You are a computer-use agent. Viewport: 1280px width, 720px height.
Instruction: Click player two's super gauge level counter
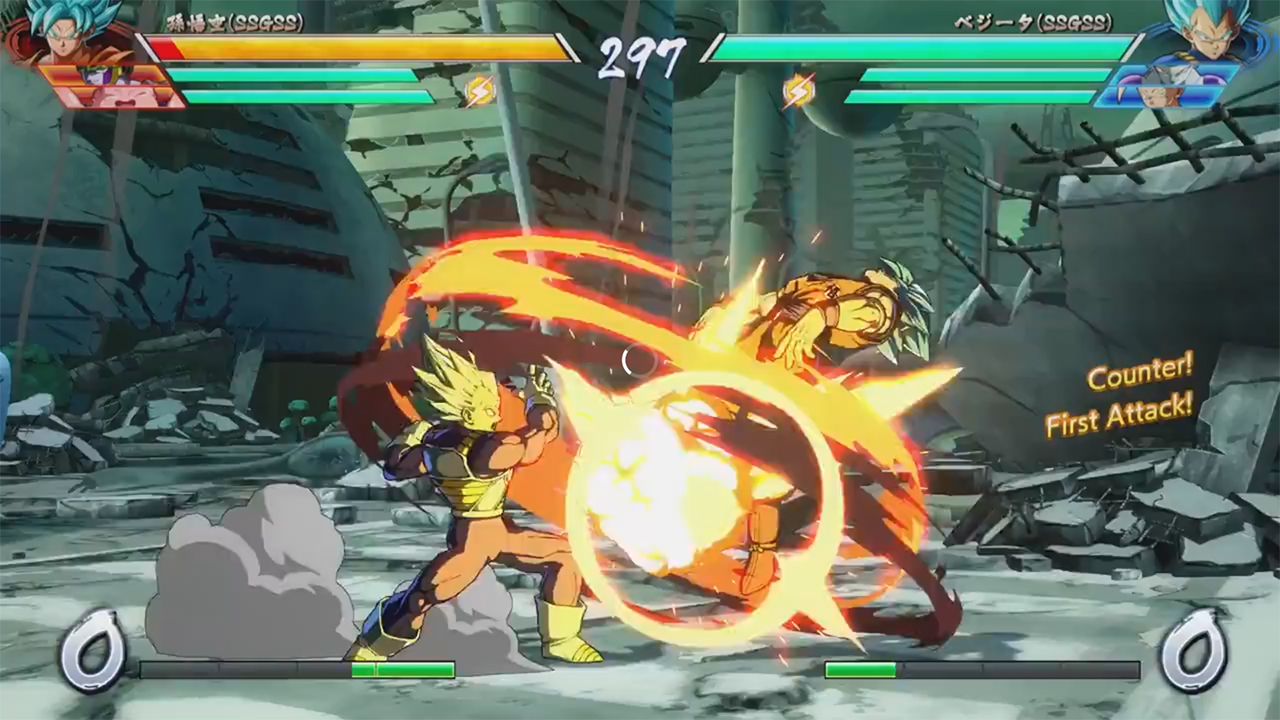click(x=1192, y=651)
